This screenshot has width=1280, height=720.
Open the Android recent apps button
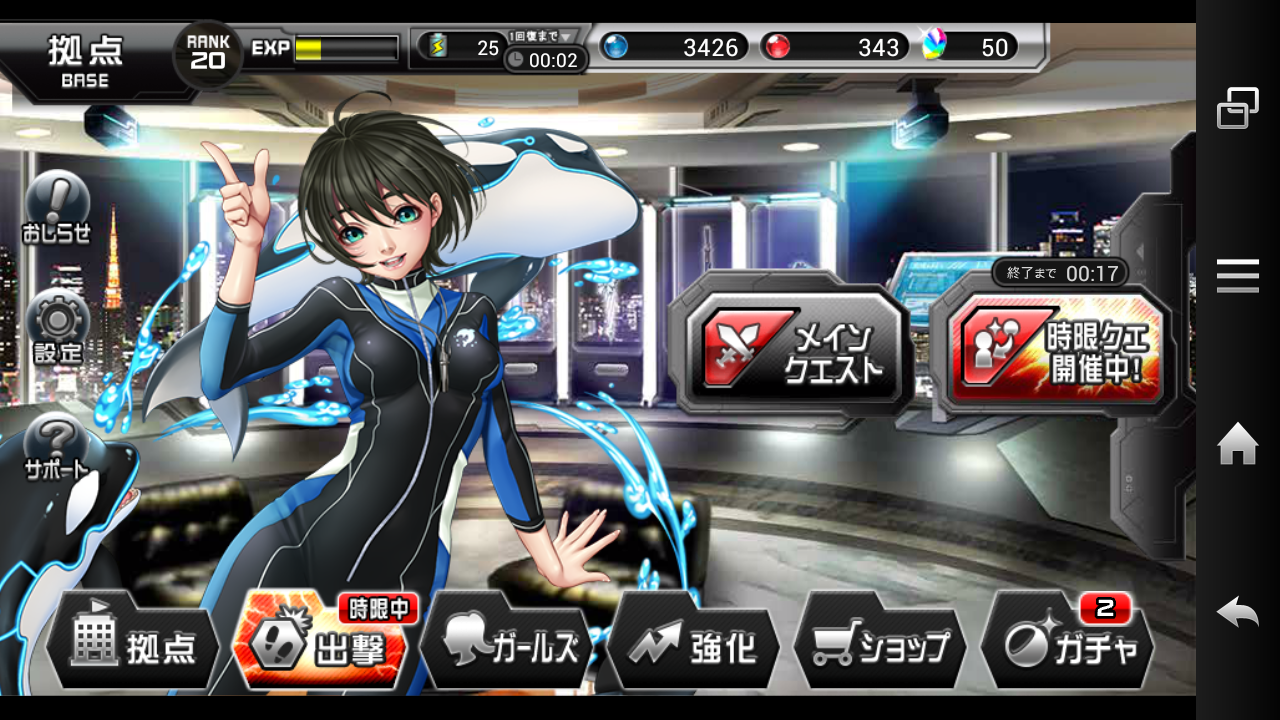click(x=1237, y=108)
